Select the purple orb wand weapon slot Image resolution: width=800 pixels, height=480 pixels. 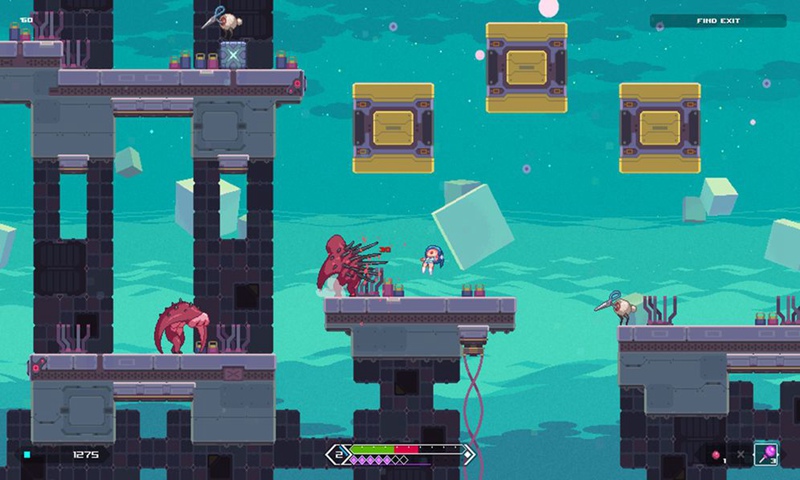click(x=767, y=455)
